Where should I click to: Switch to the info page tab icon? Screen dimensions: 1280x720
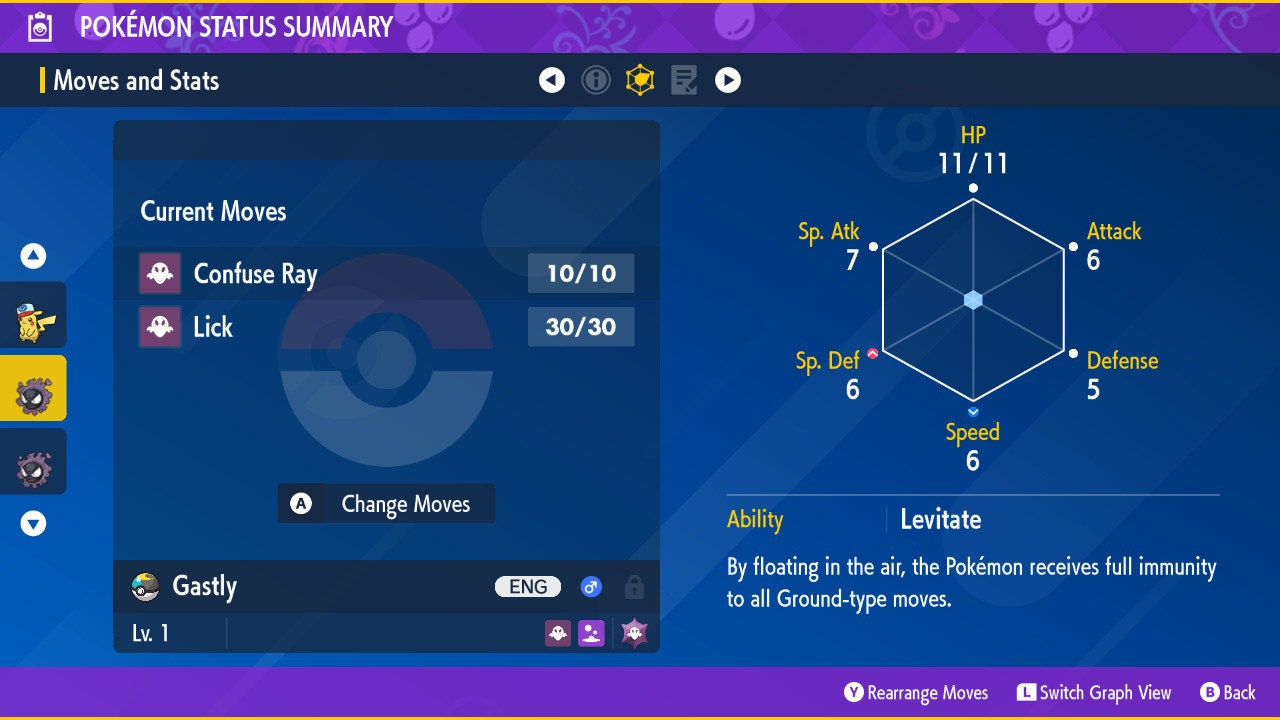point(596,80)
